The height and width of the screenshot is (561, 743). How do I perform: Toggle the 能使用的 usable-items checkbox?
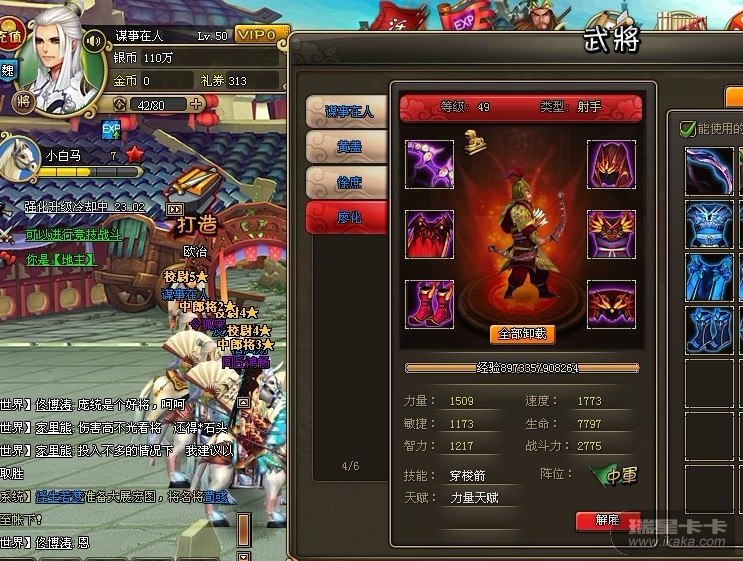(687, 129)
